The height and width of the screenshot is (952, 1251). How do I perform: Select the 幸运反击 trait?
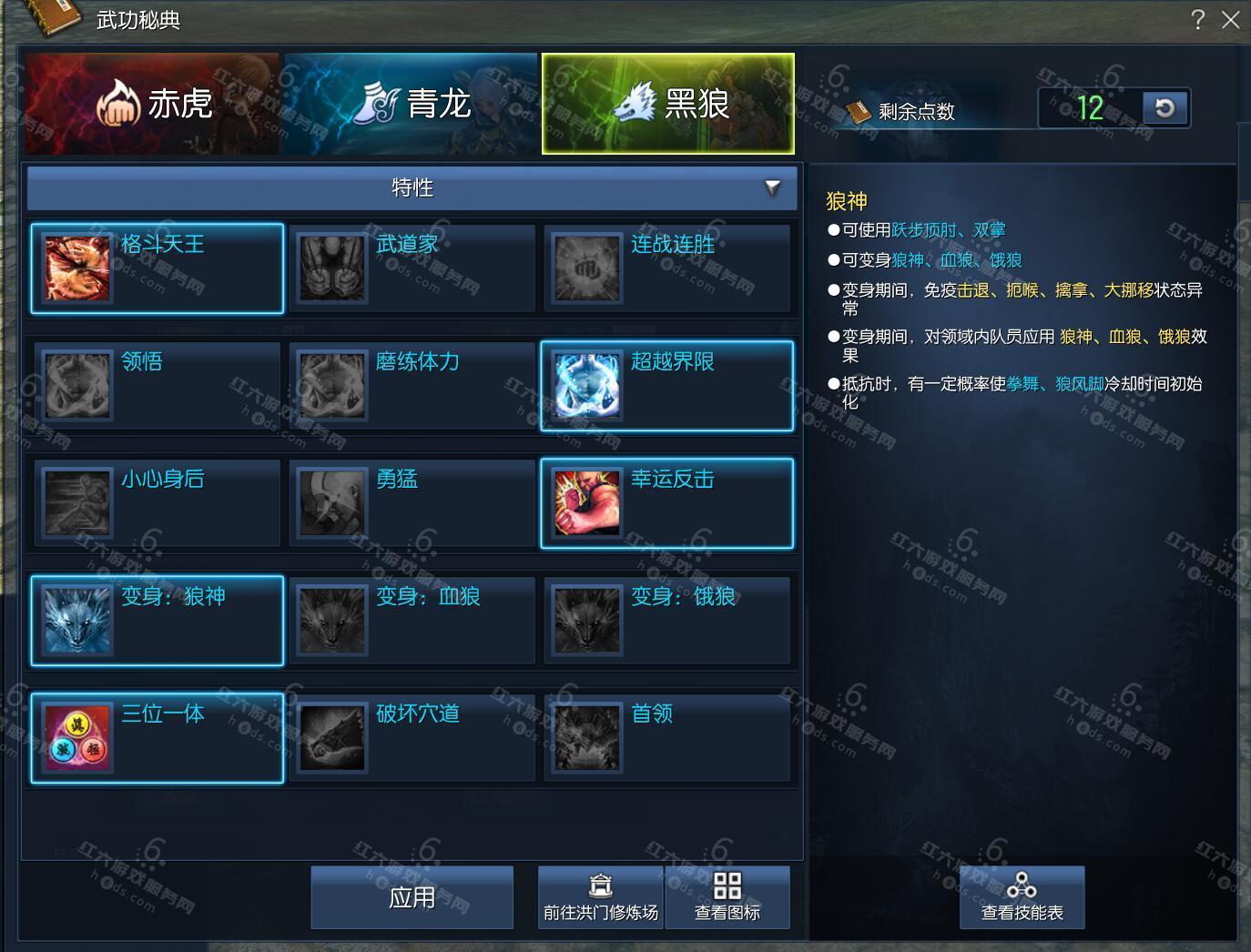click(667, 503)
